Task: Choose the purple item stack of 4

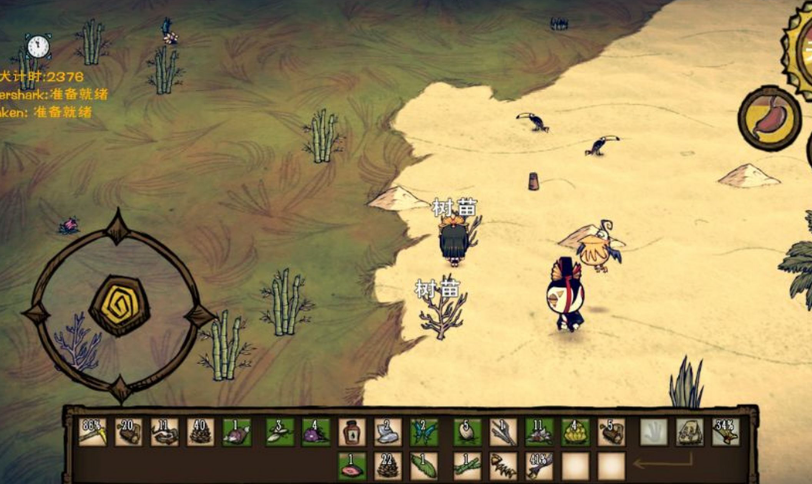Action: [316, 432]
